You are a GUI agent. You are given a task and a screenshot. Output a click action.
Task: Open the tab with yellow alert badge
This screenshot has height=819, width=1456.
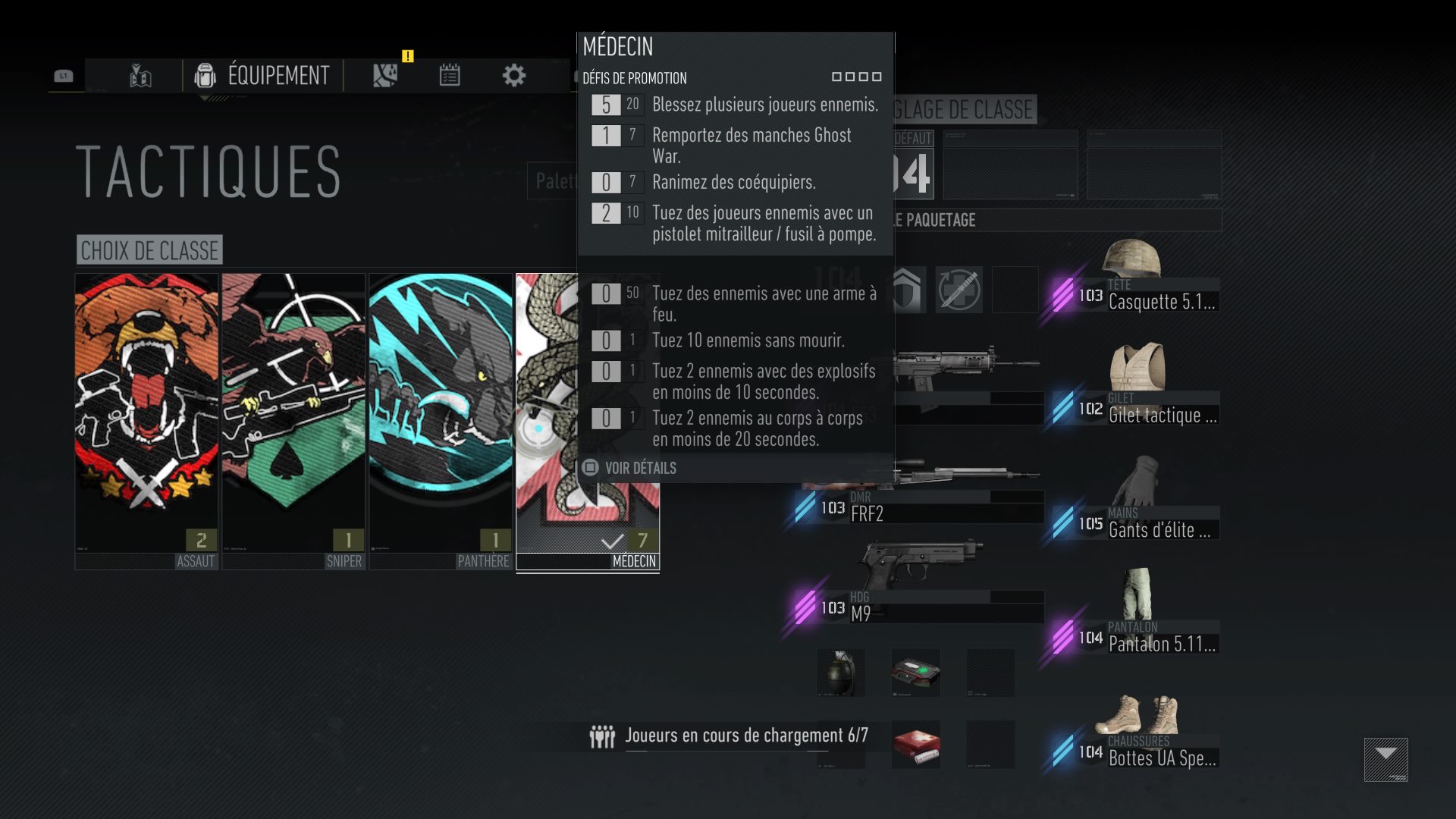[386, 76]
